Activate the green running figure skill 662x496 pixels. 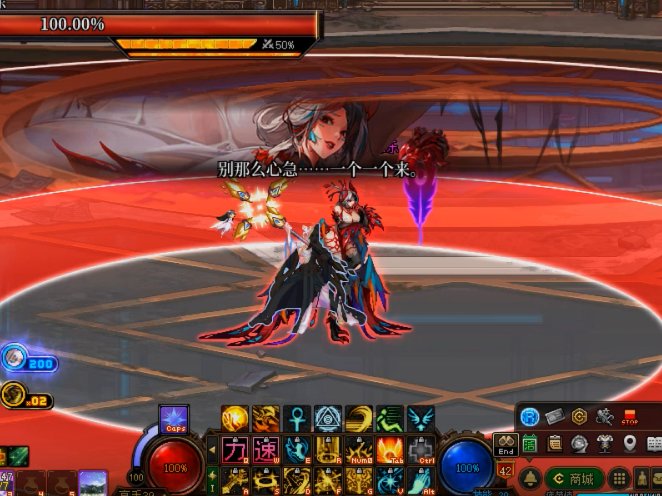tap(390, 418)
